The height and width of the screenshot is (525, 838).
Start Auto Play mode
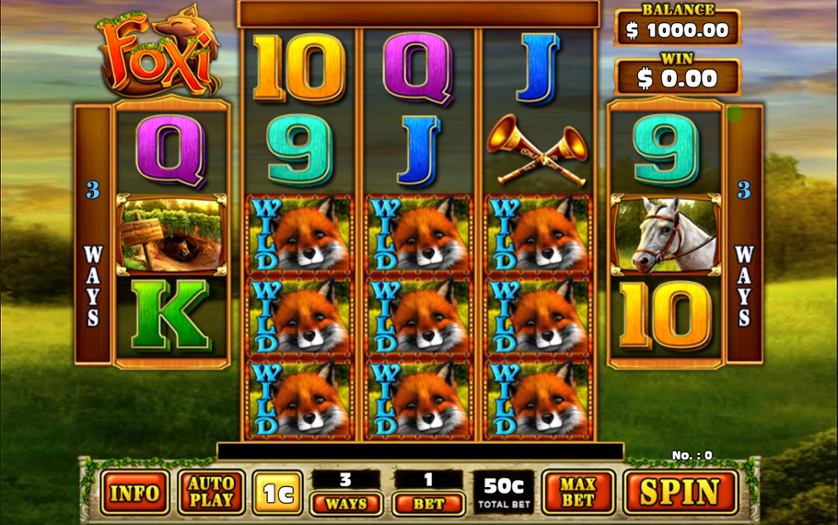(211, 491)
